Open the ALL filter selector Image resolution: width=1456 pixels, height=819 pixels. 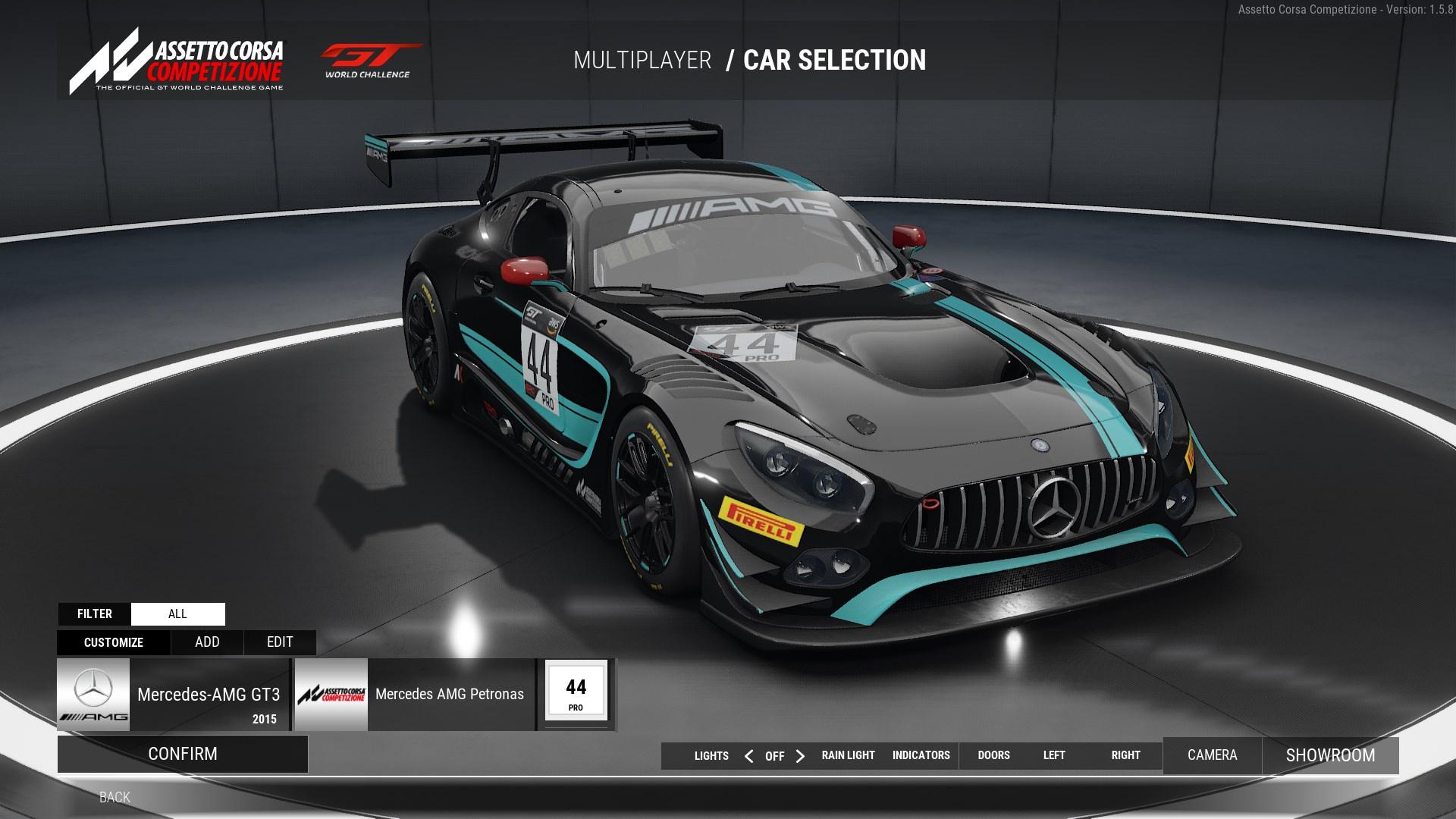click(x=177, y=613)
